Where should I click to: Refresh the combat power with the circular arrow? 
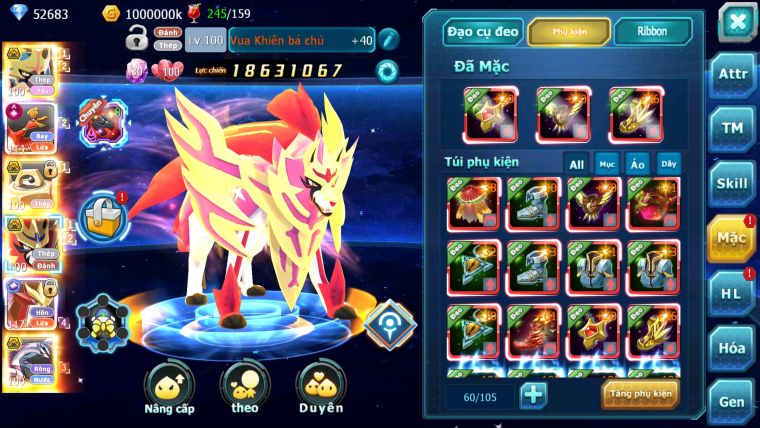[x=386, y=70]
